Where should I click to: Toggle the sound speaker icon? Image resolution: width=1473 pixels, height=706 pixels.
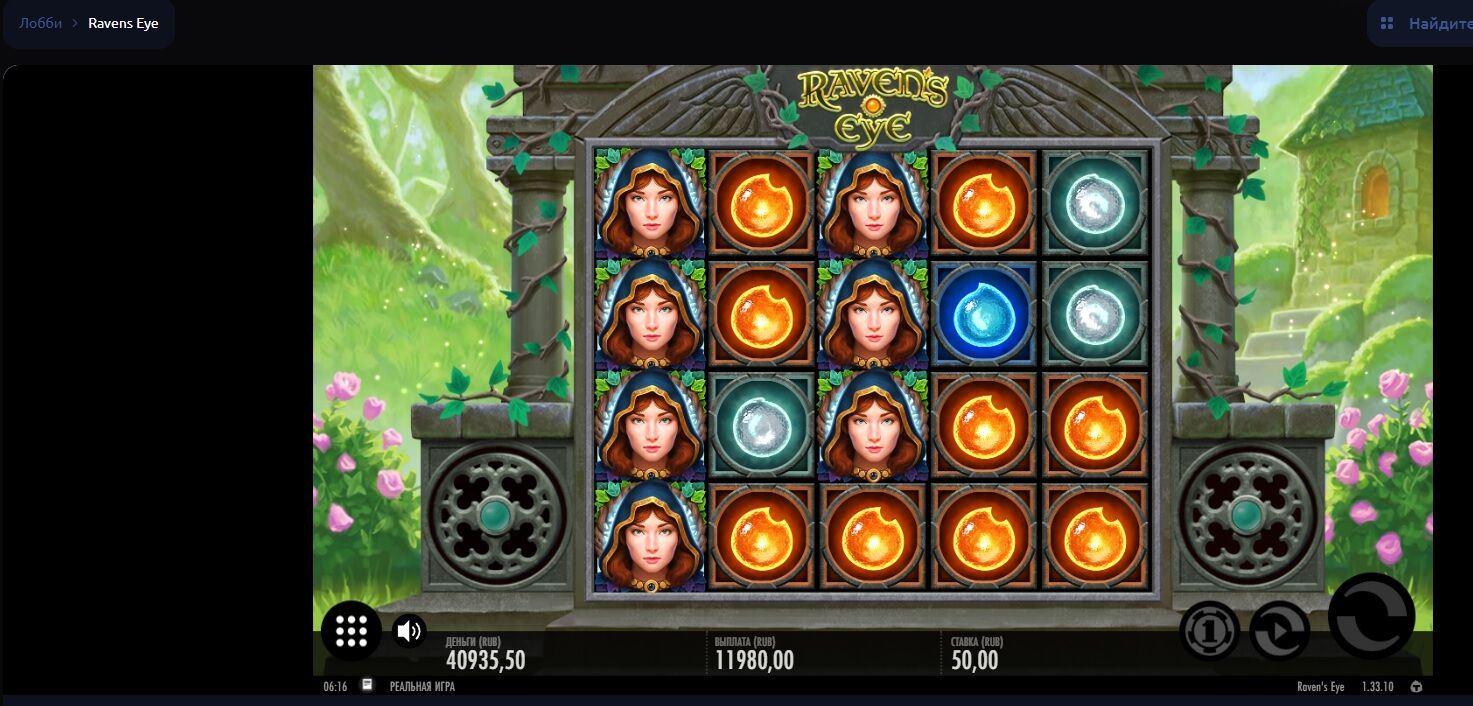[408, 631]
